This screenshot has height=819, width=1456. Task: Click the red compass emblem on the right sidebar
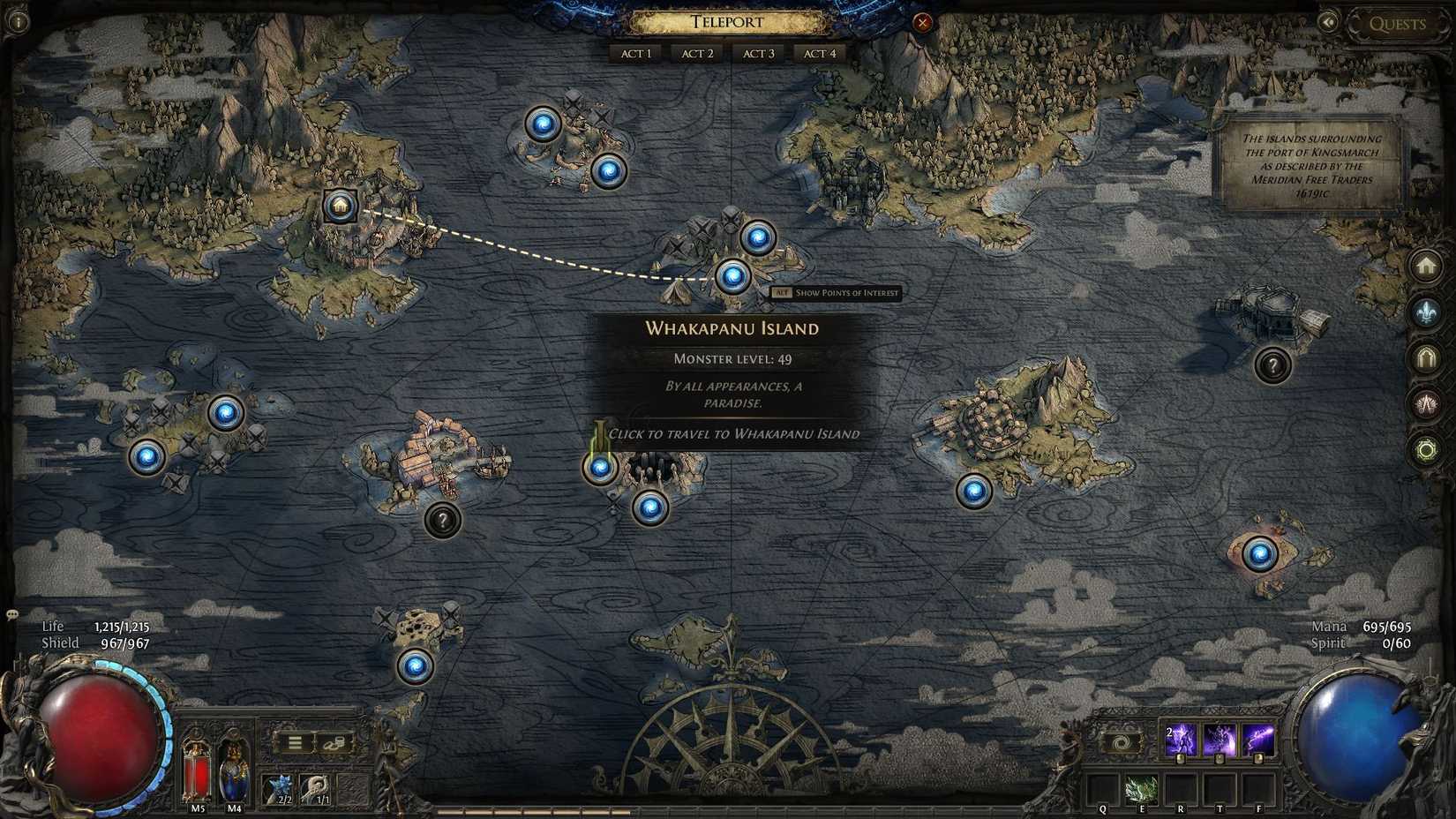[1428, 402]
